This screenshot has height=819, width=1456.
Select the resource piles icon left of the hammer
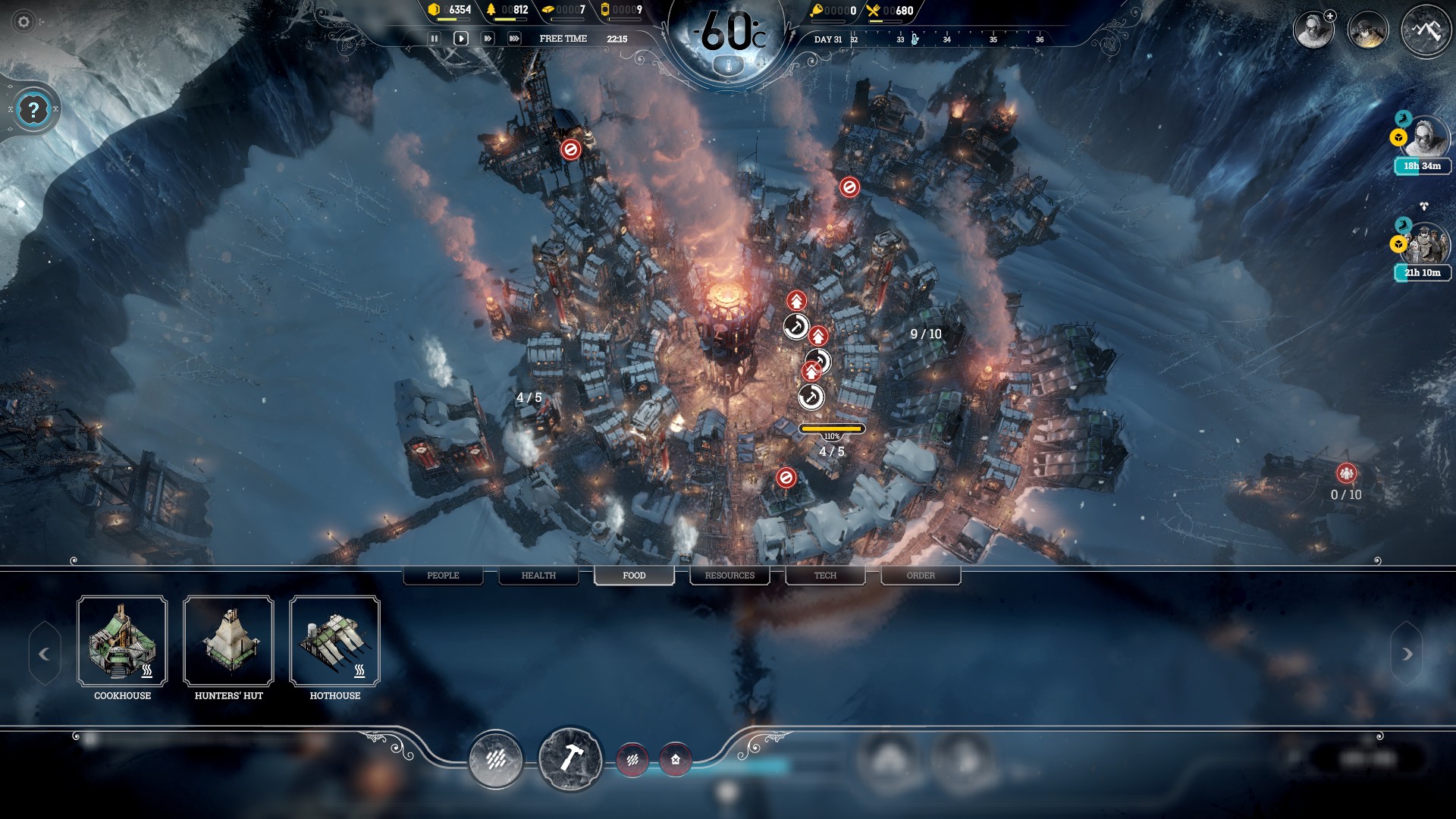click(497, 760)
